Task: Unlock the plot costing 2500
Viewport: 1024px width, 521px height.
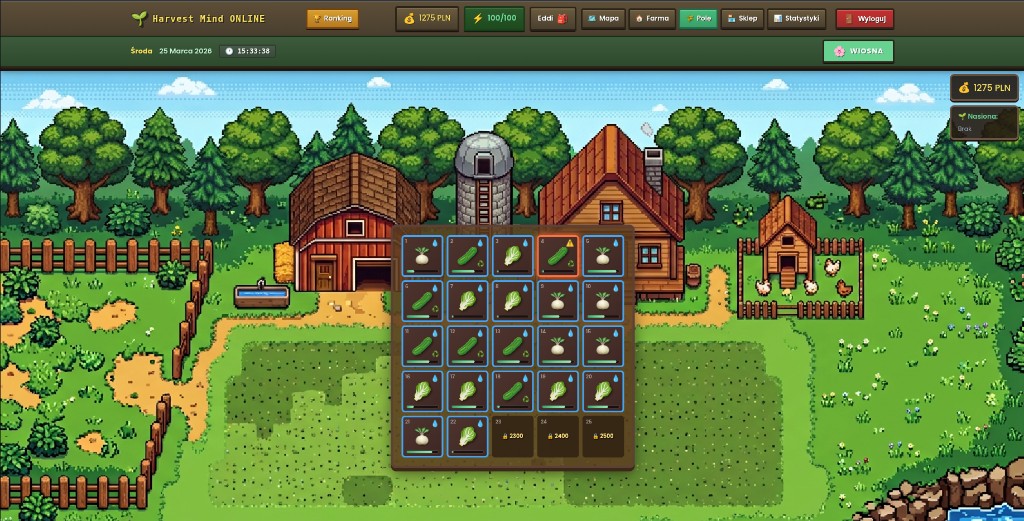Action: (x=603, y=437)
